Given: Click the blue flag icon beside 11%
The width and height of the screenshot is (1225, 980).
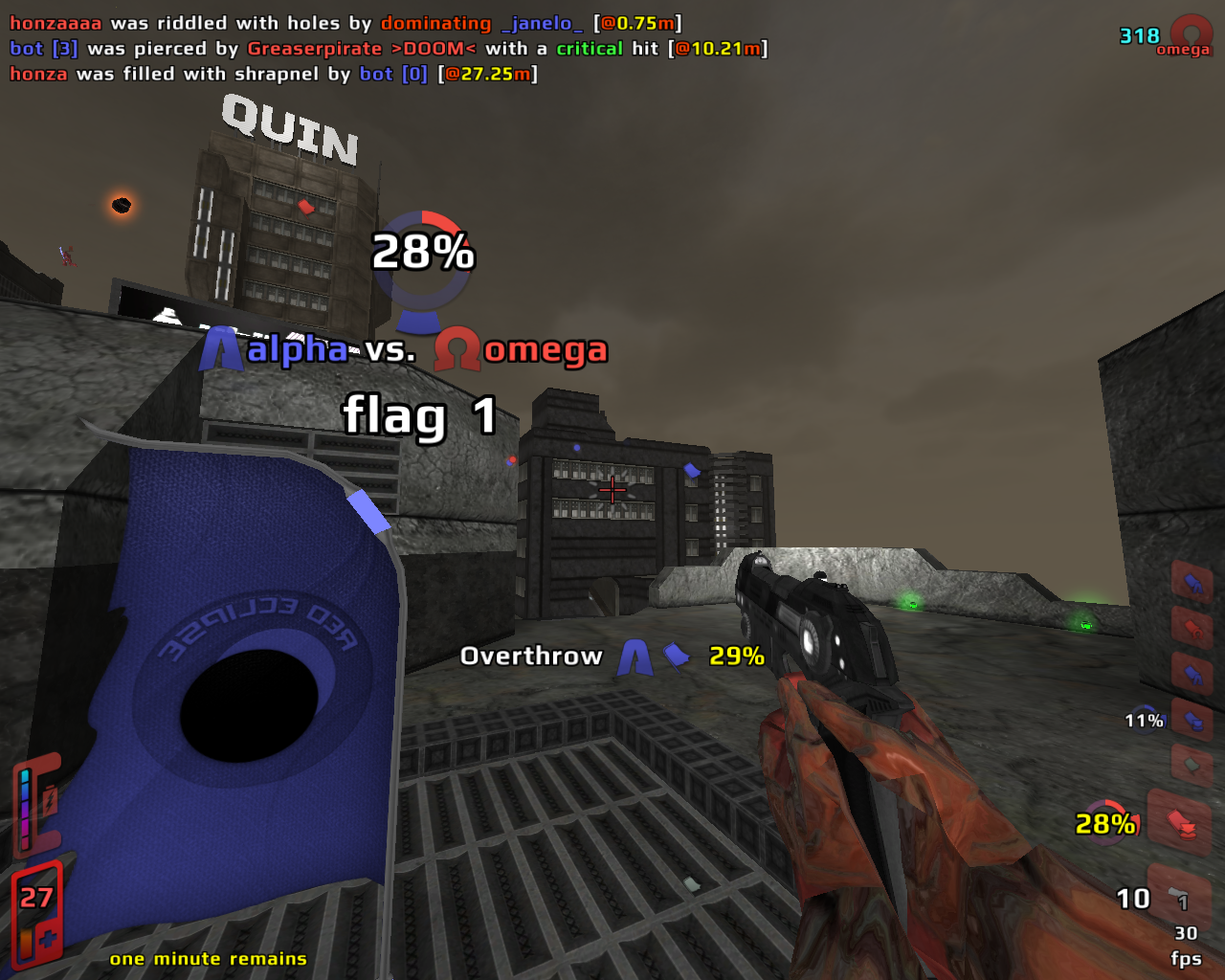Looking at the screenshot, I should pyautogui.click(x=1192, y=720).
